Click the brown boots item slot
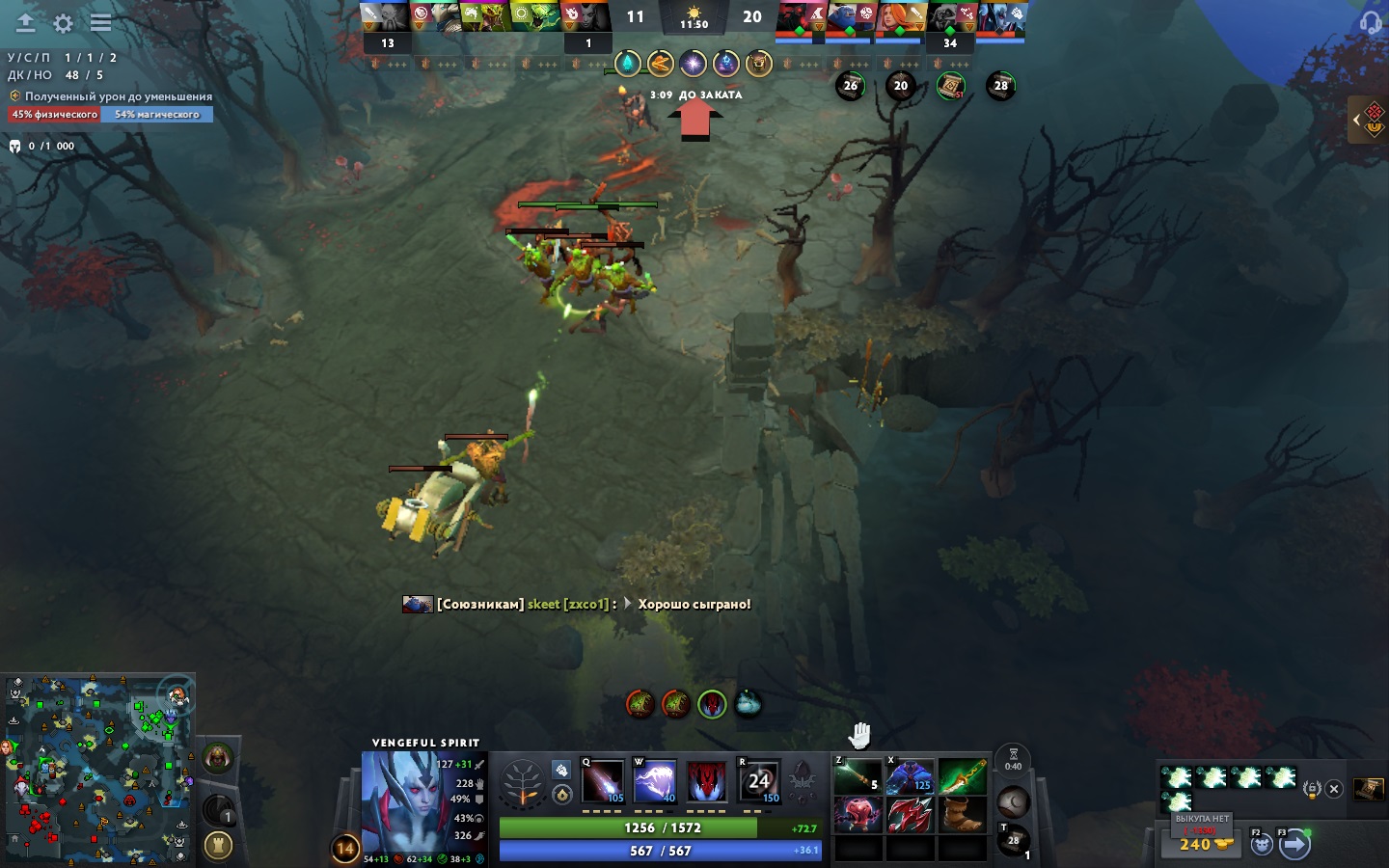 [x=962, y=815]
